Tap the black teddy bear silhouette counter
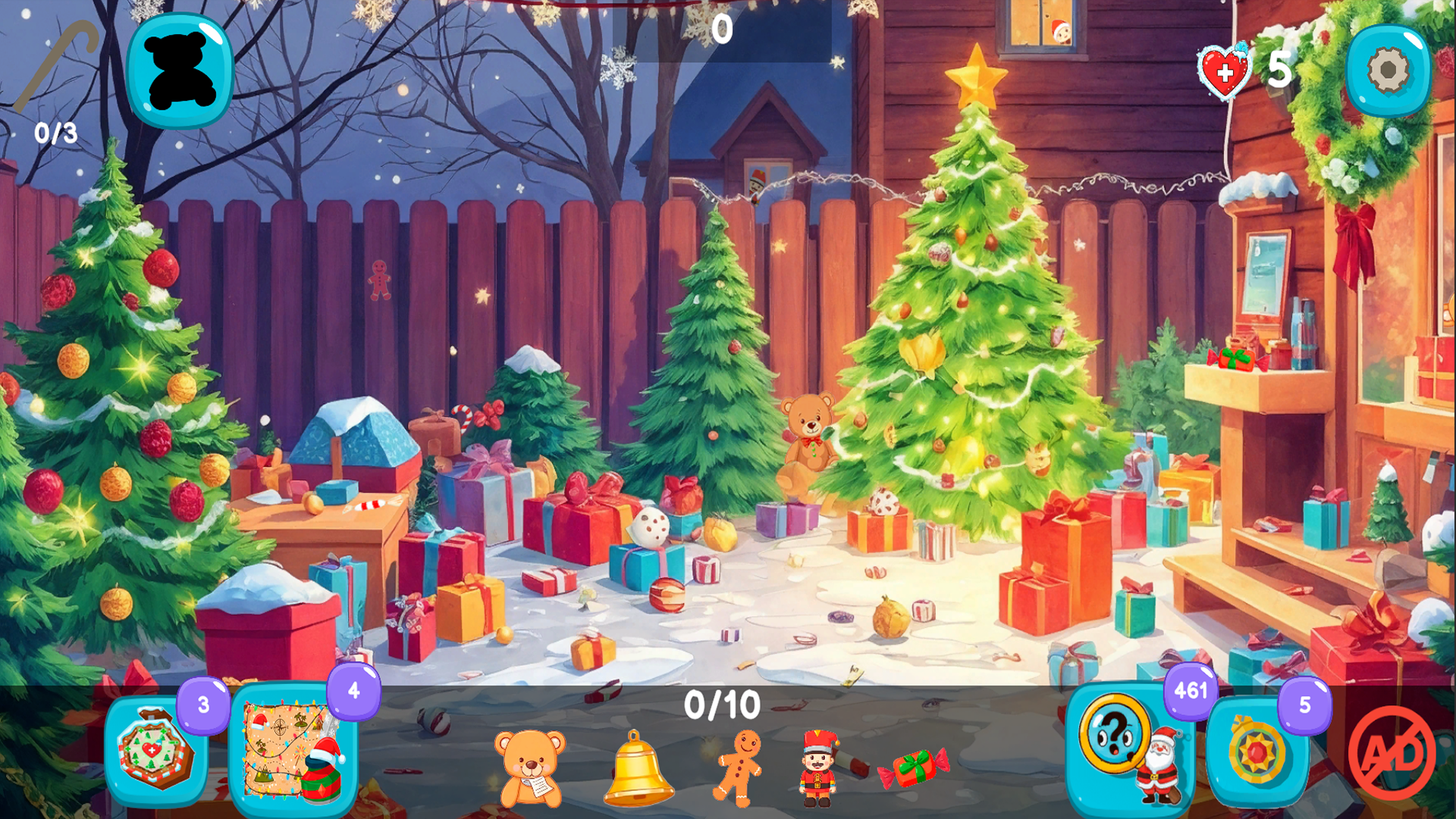Screen dimensions: 1456x819 click(180, 71)
